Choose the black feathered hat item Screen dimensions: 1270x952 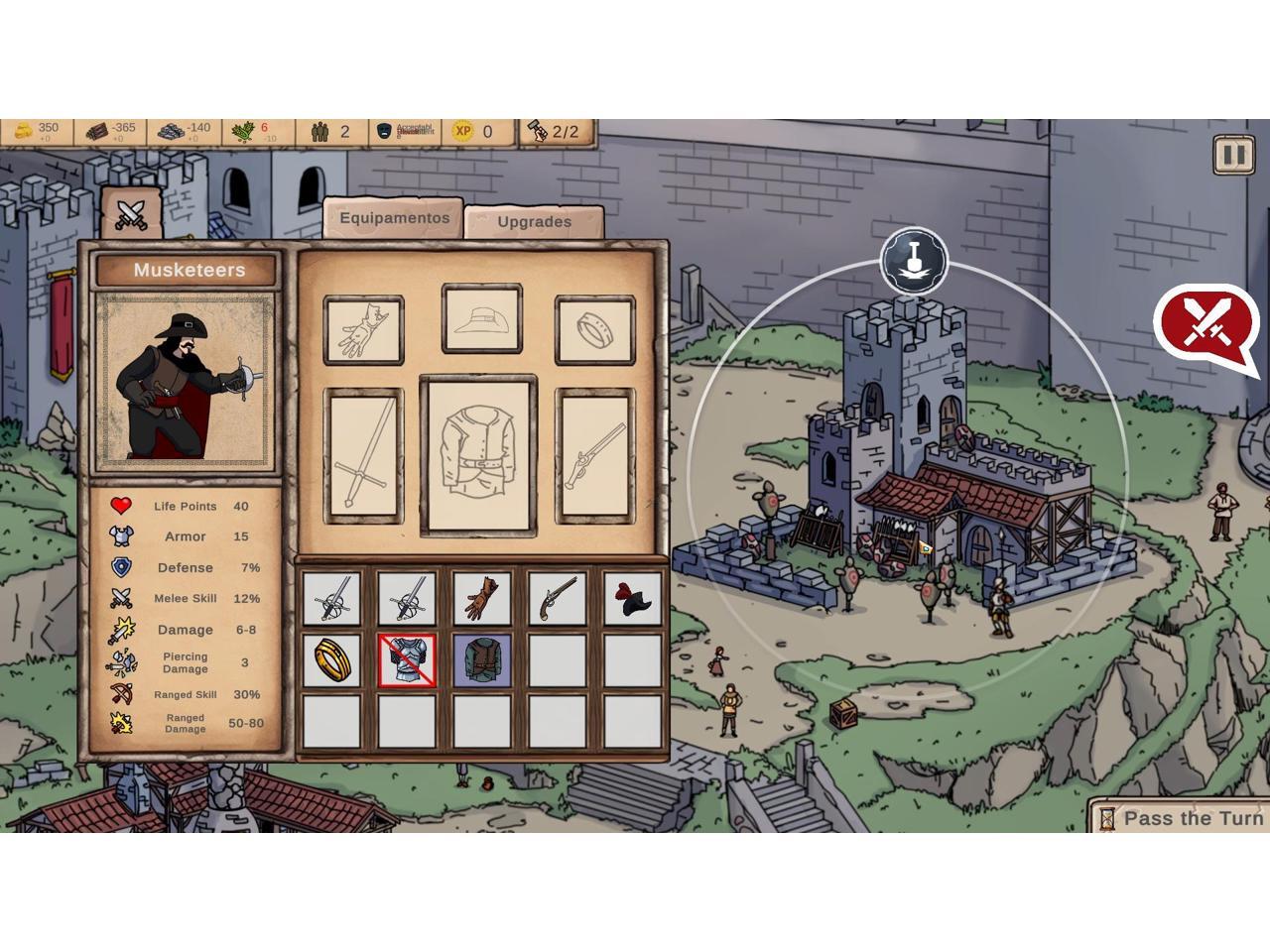pyautogui.click(x=632, y=599)
